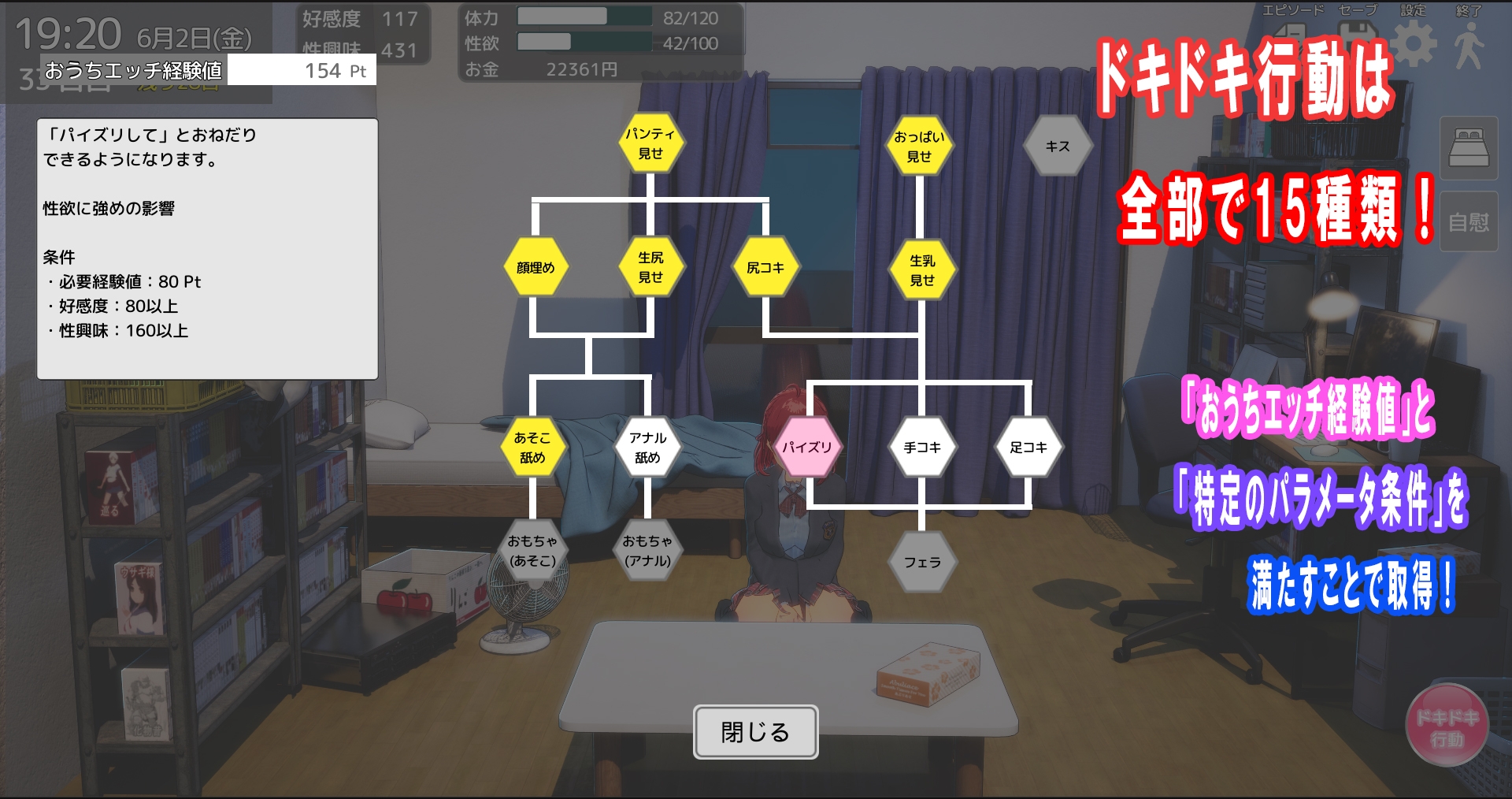This screenshot has width=1512, height=799.
Task: Open settings via the gear icon
Action: point(1412,39)
